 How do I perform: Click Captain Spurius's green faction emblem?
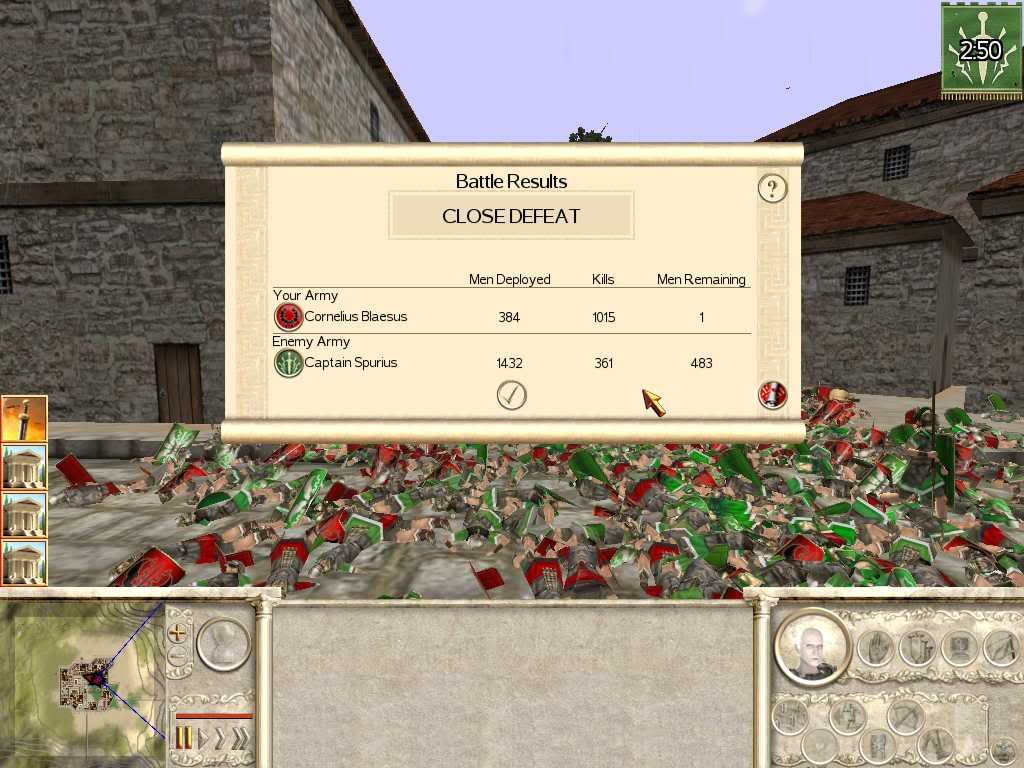288,363
